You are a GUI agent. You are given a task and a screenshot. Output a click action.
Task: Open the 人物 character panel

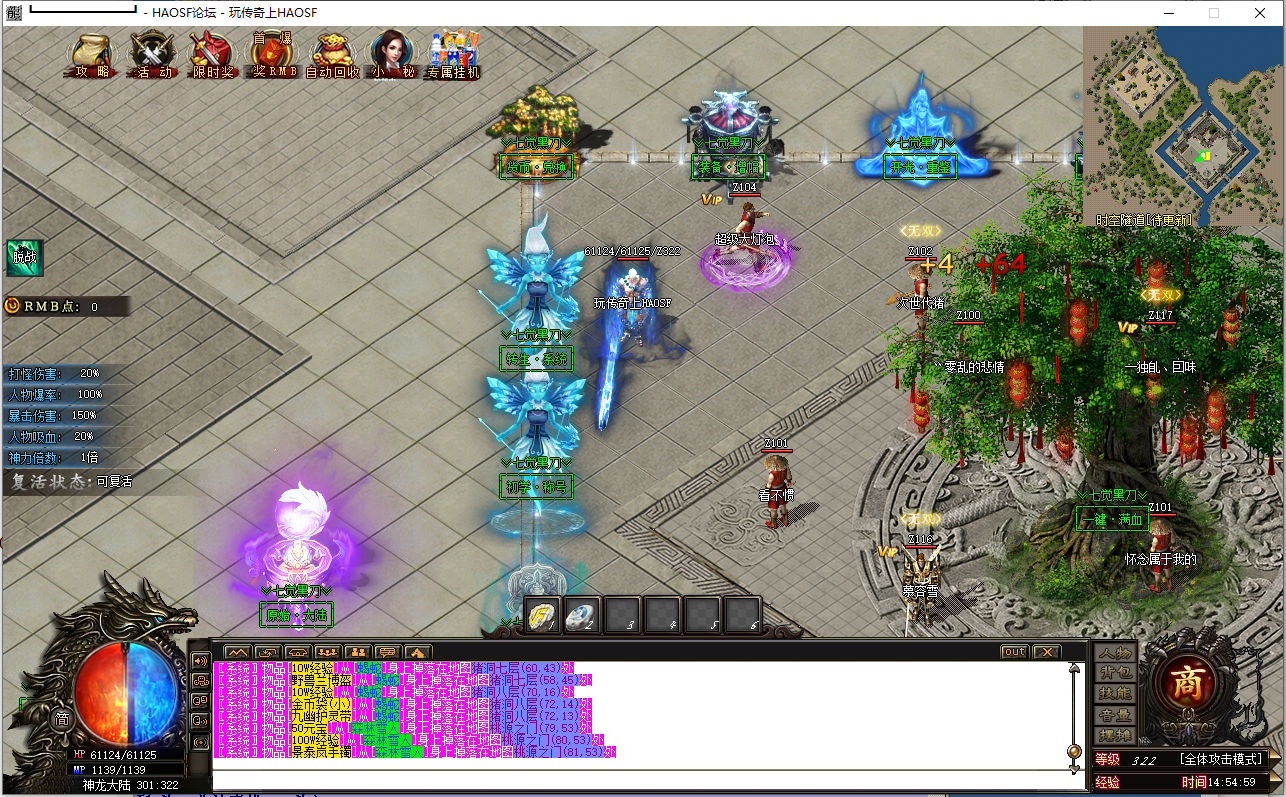[1114, 653]
